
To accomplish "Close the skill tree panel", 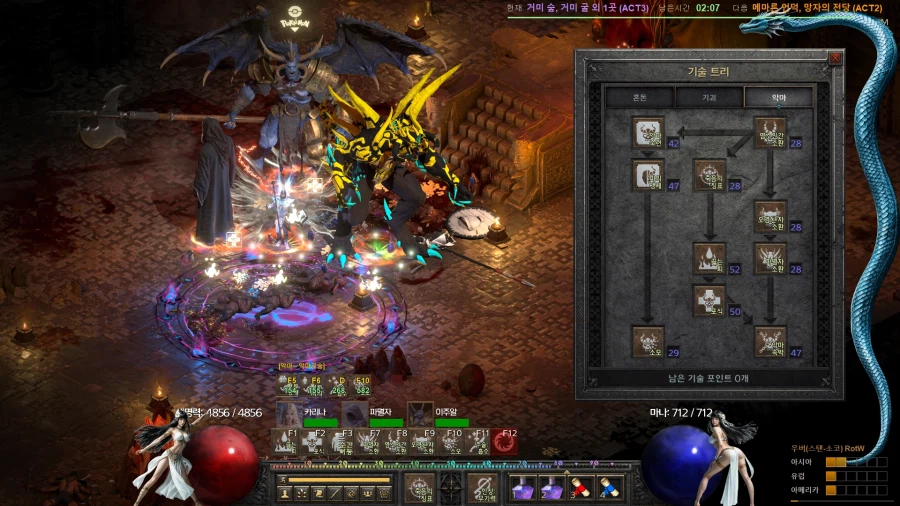I will click(835, 58).
